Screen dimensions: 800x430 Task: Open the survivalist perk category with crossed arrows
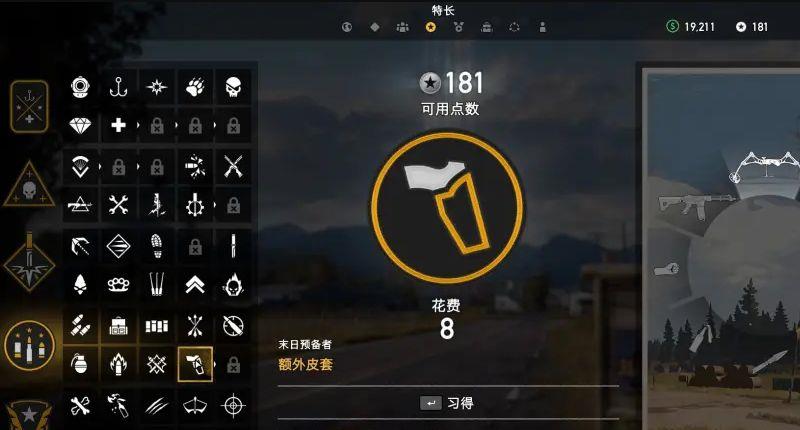point(30,105)
